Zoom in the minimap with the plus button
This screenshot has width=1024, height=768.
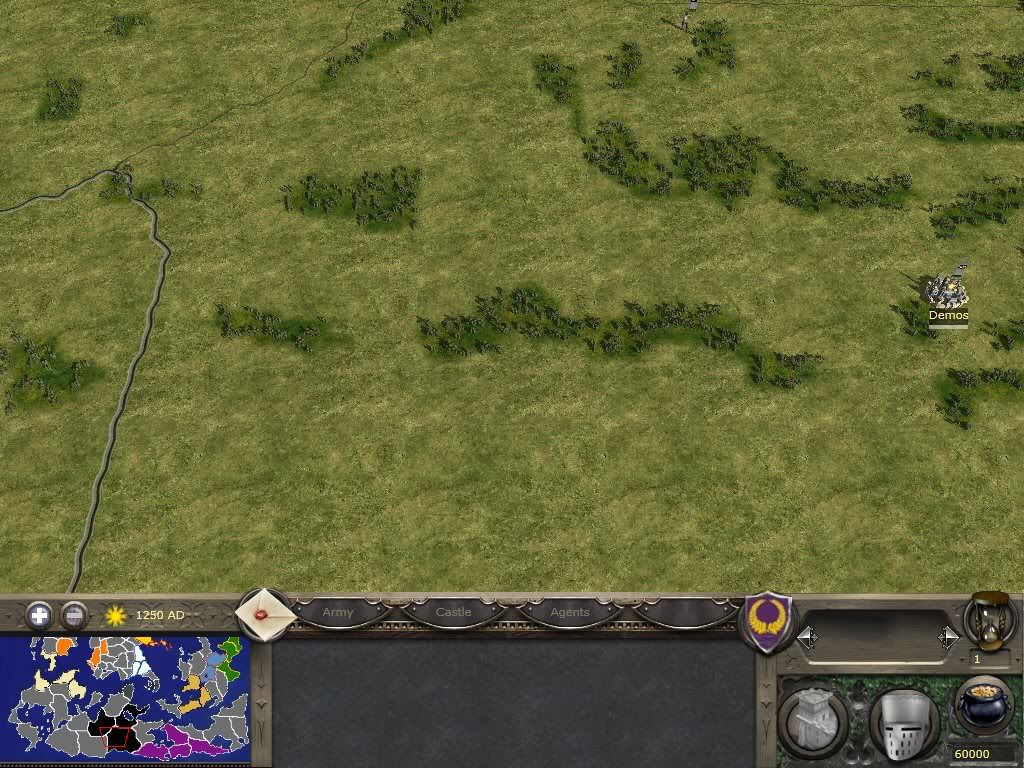39,614
